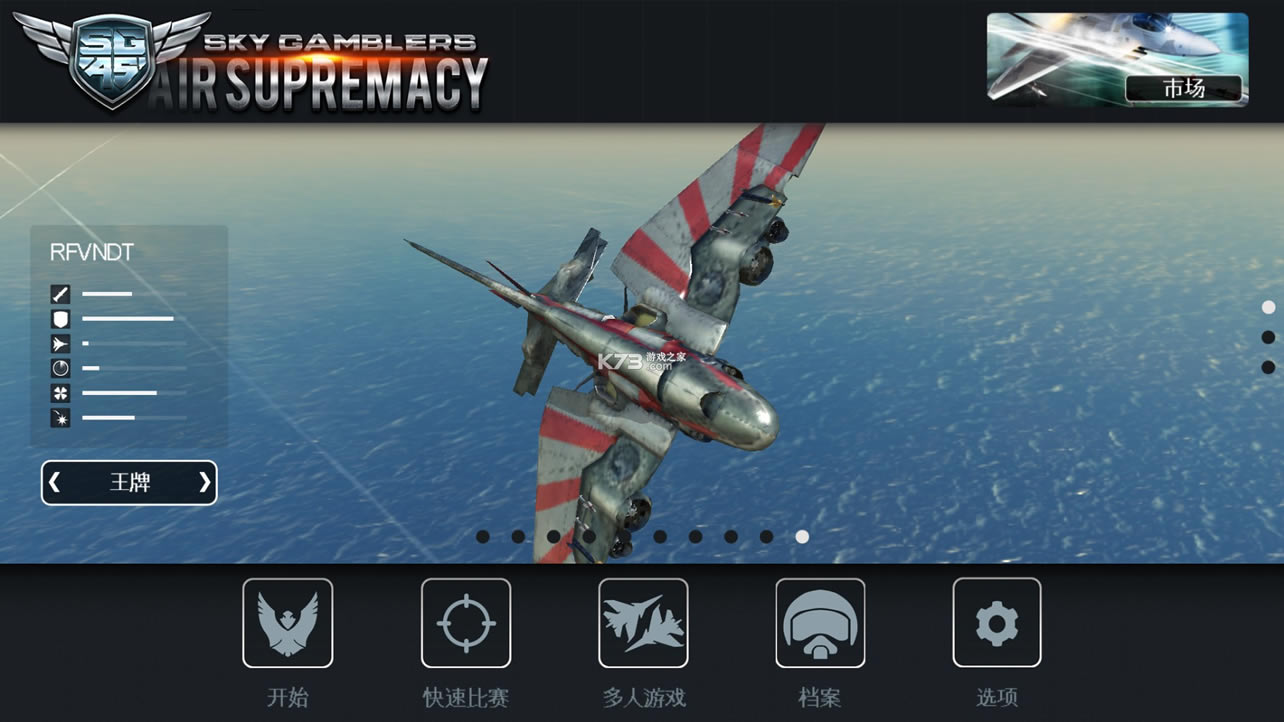Open multiplayer via the twin jets icon

[643, 622]
